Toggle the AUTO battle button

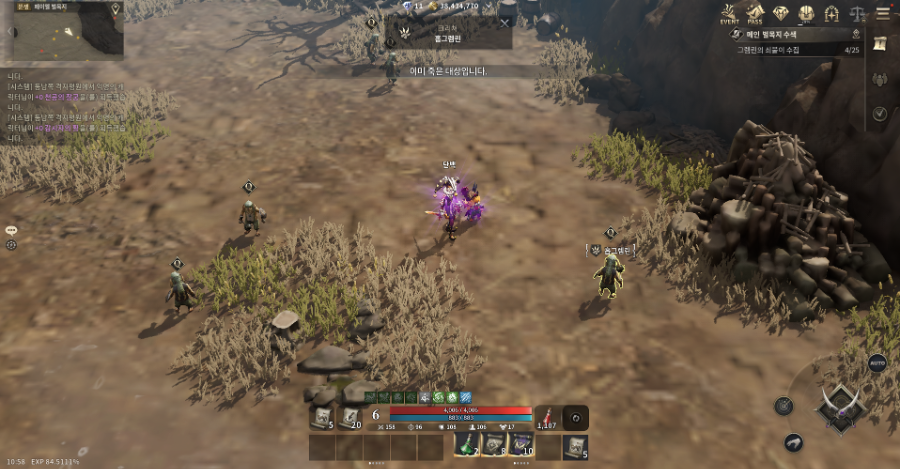point(877,363)
